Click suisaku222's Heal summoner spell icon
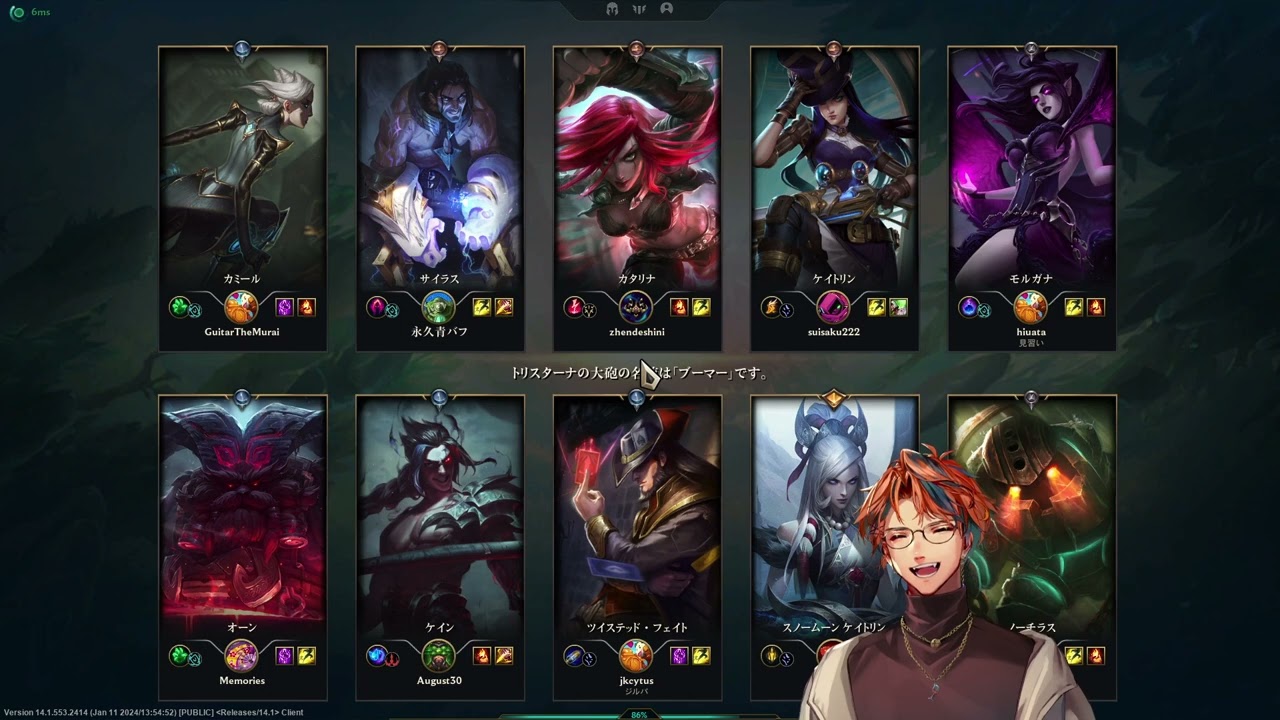 [x=898, y=307]
